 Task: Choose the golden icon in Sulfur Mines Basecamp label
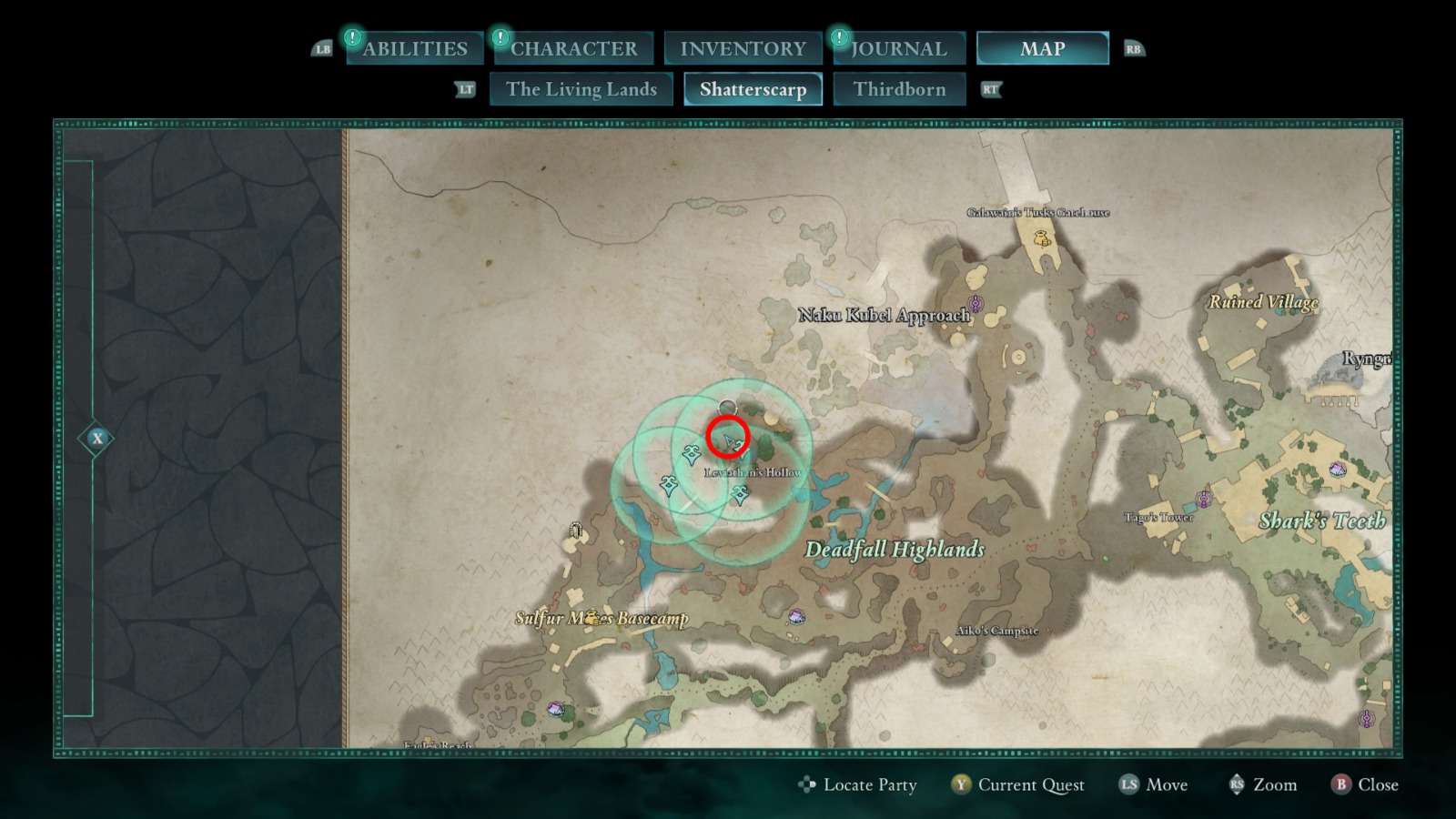coord(593,618)
